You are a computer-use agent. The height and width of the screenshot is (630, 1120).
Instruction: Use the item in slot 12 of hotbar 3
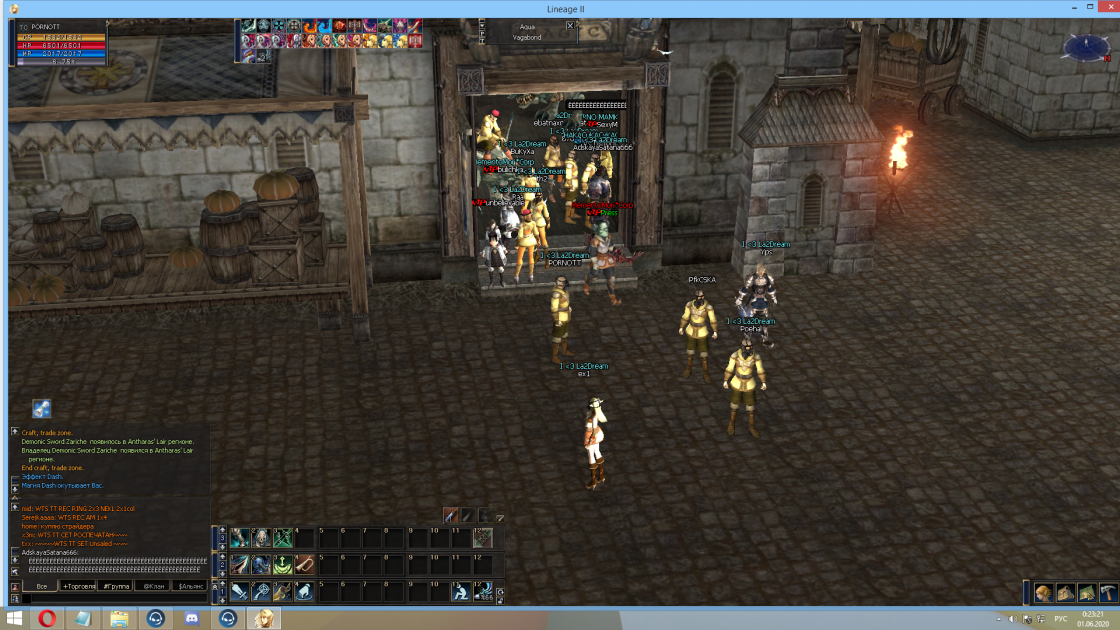click(483, 538)
